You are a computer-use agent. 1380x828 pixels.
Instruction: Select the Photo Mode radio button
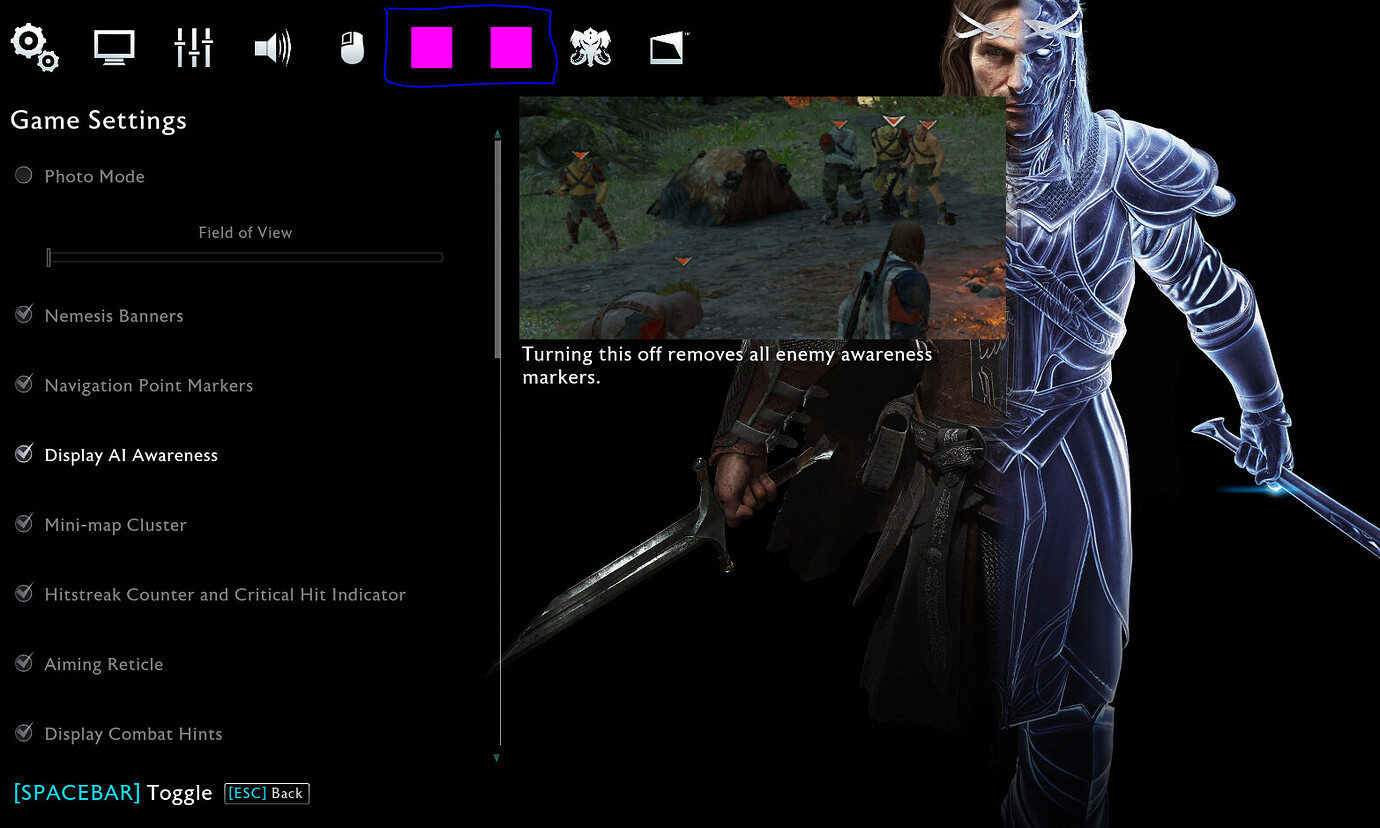pos(23,175)
